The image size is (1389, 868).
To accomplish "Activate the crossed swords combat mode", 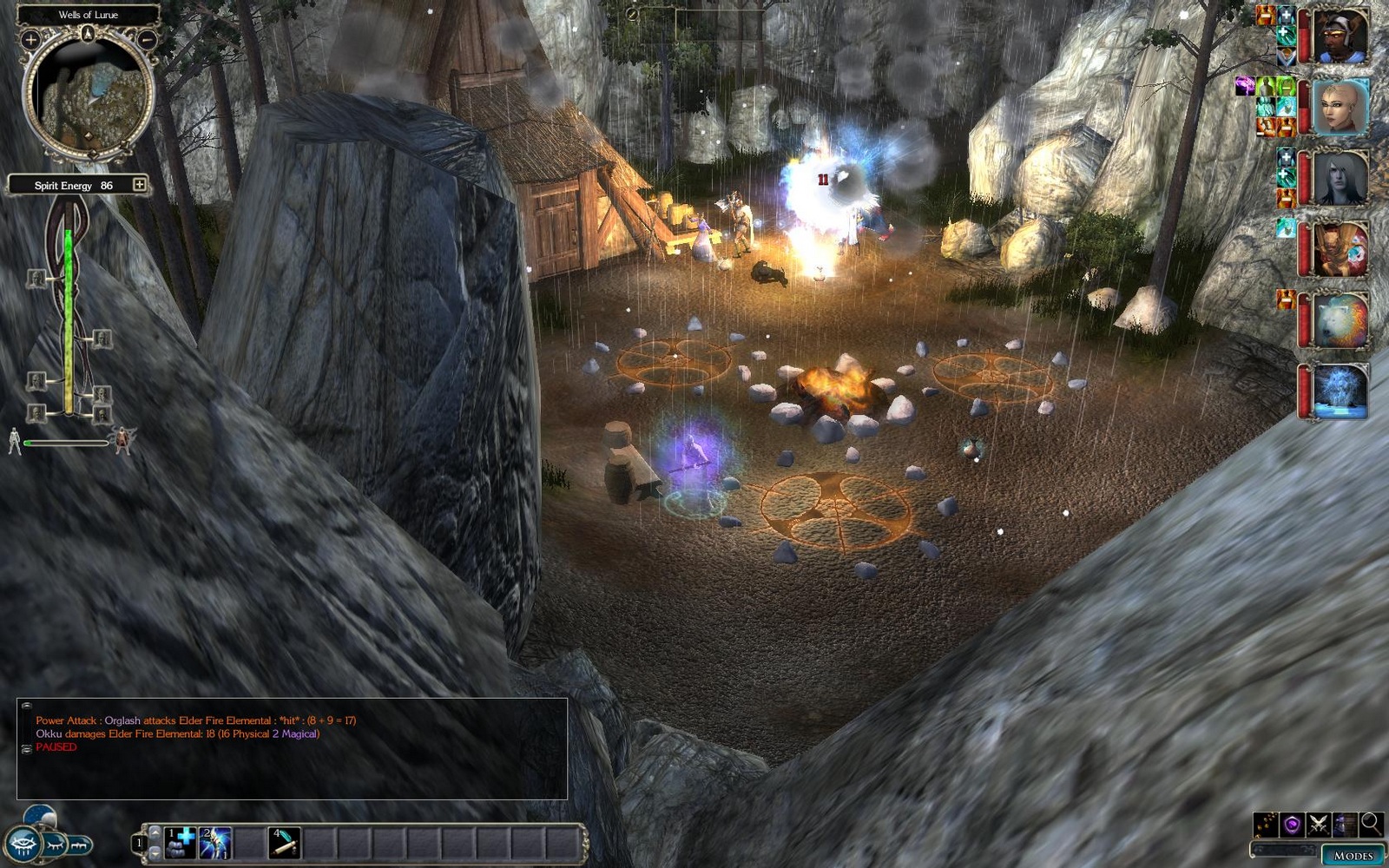I will tap(1319, 824).
